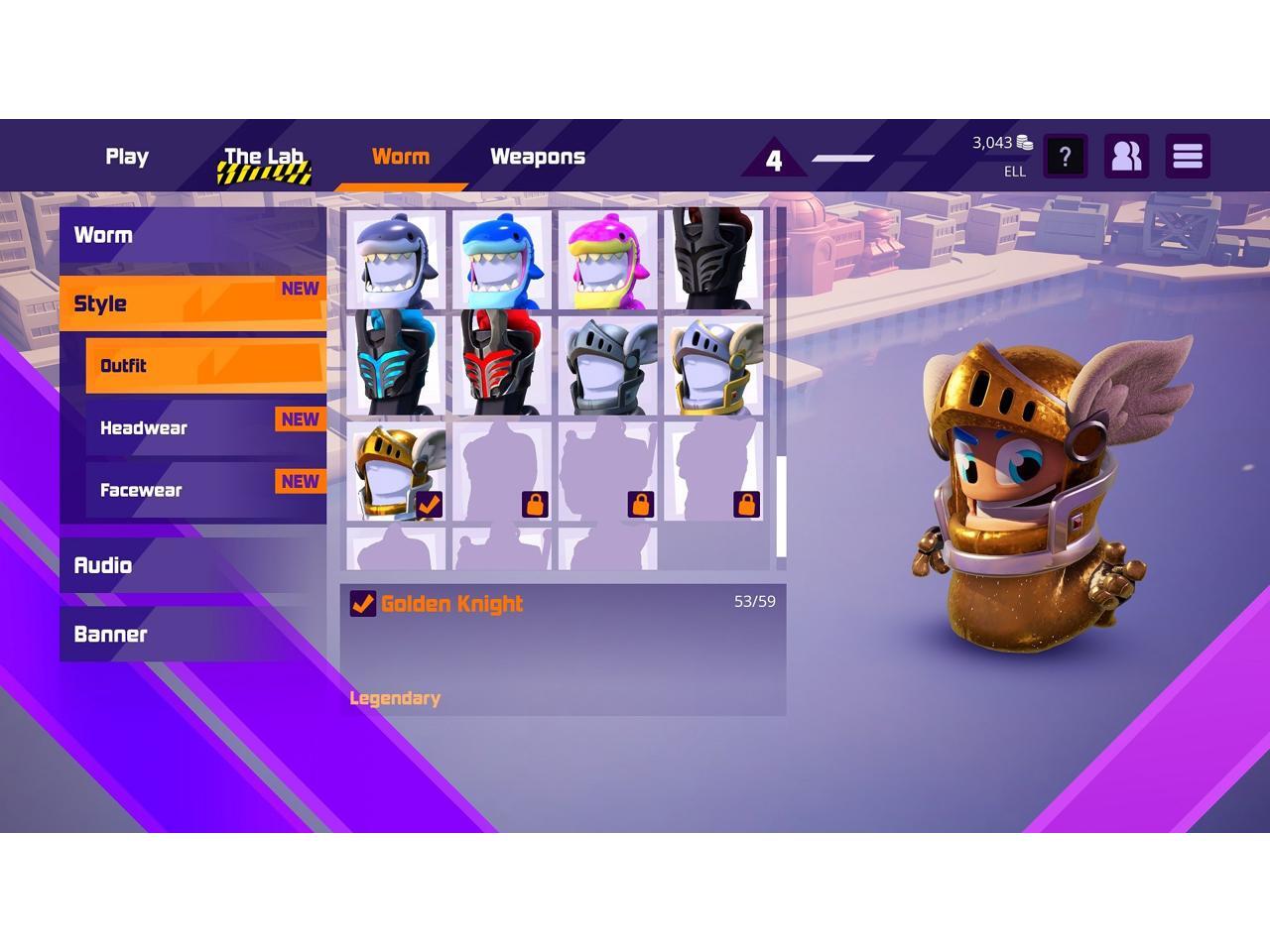Expand the Style category
The width and height of the screenshot is (1270, 952).
(x=192, y=303)
